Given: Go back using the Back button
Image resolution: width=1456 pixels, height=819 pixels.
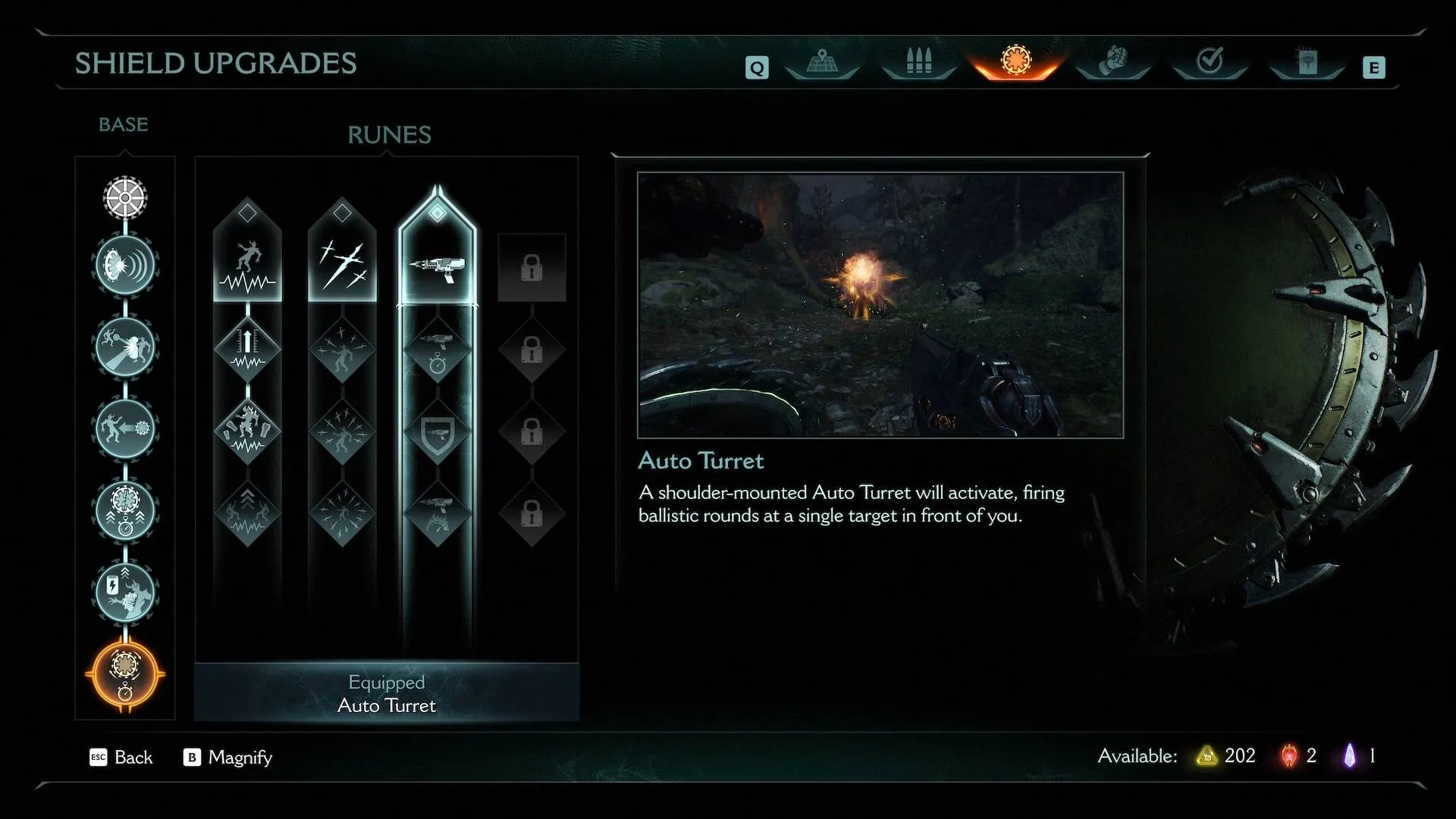Looking at the screenshot, I should click(x=122, y=757).
